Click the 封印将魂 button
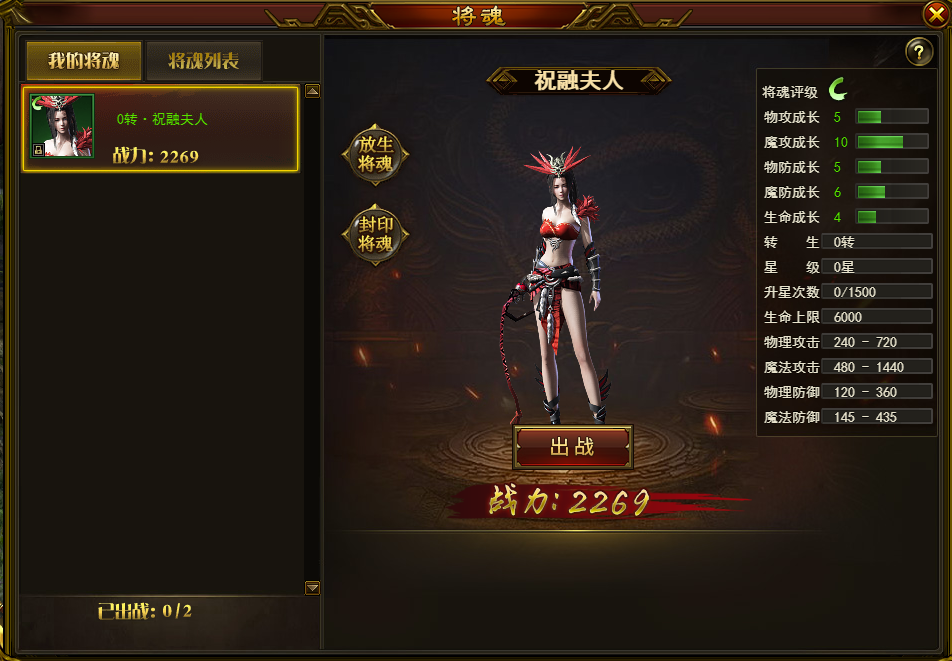 (376, 235)
